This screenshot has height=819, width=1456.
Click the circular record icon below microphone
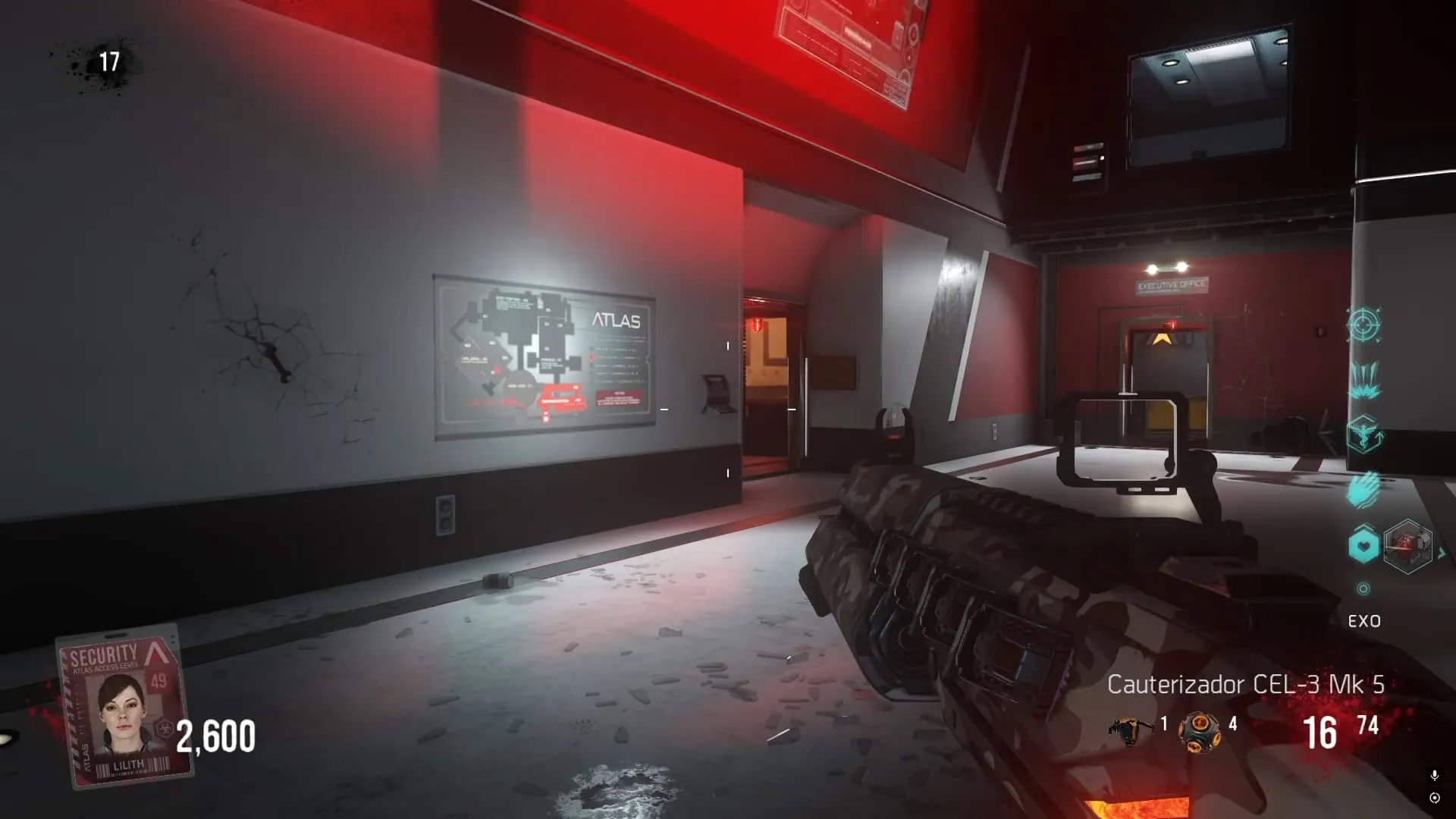[1434, 798]
